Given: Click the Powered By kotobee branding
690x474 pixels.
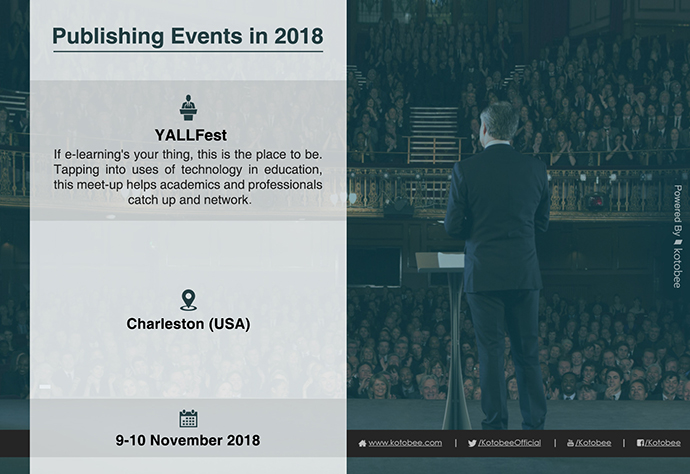Looking at the screenshot, I should click(677, 236).
